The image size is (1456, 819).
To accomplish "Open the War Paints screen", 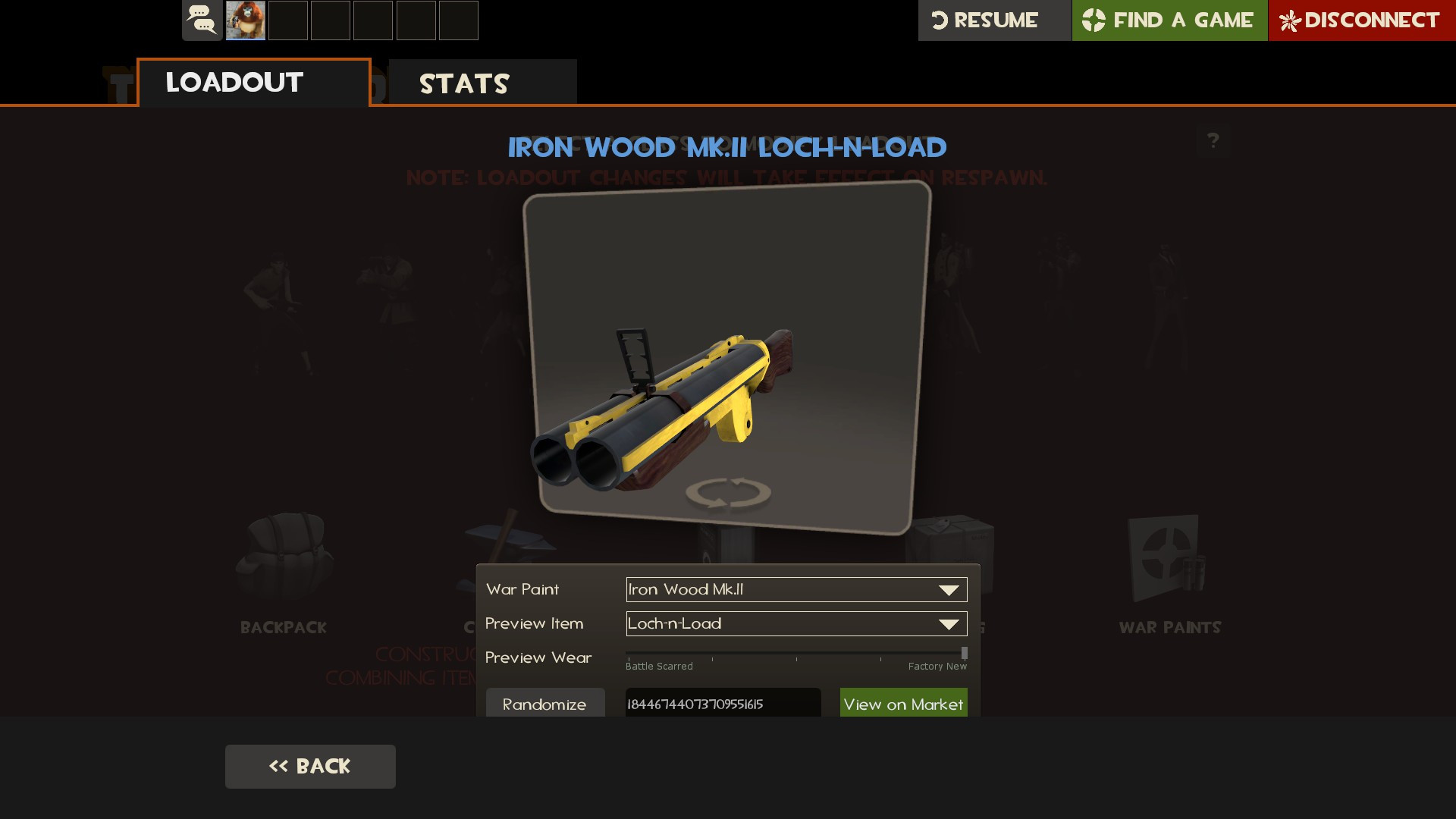I will (1169, 569).
